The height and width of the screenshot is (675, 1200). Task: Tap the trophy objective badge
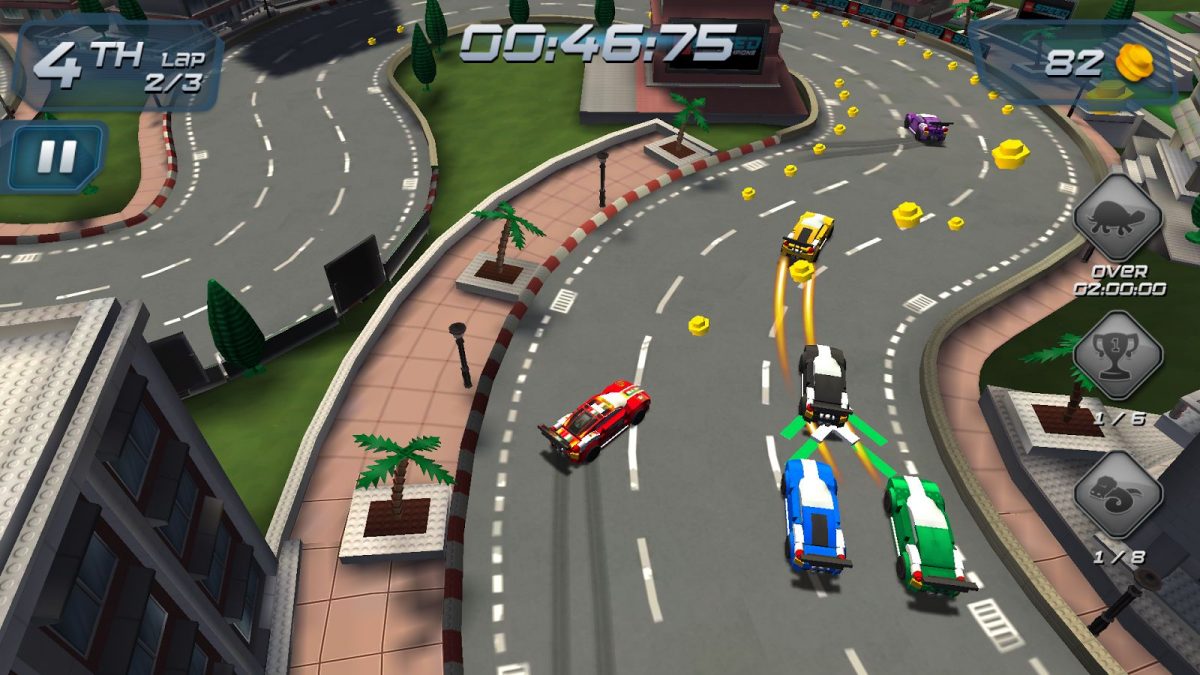pos(1118,356)
